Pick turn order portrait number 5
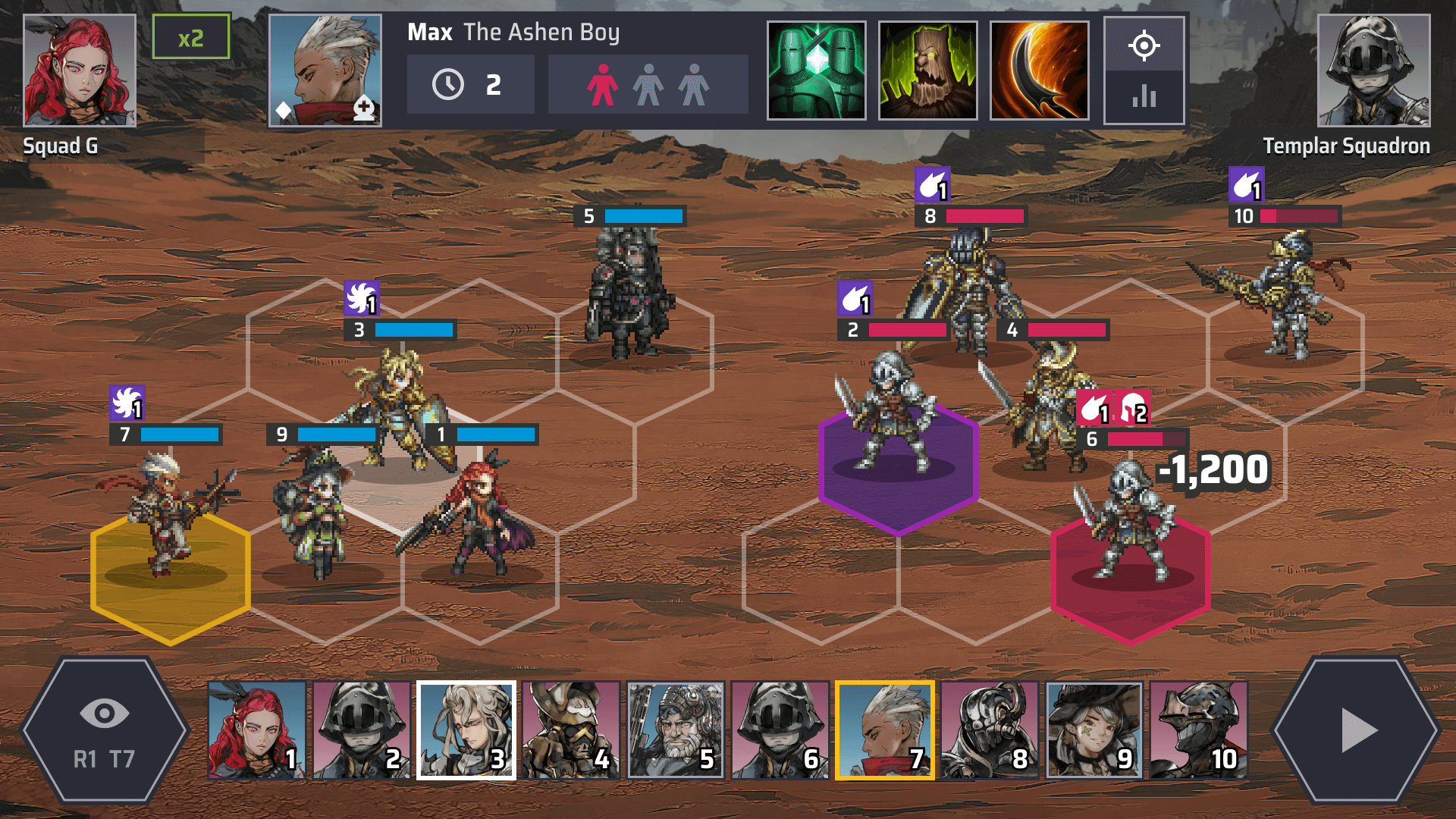The width and height of the screenshot is (1456, 819). pyautogui.click(x=676, y=730)
